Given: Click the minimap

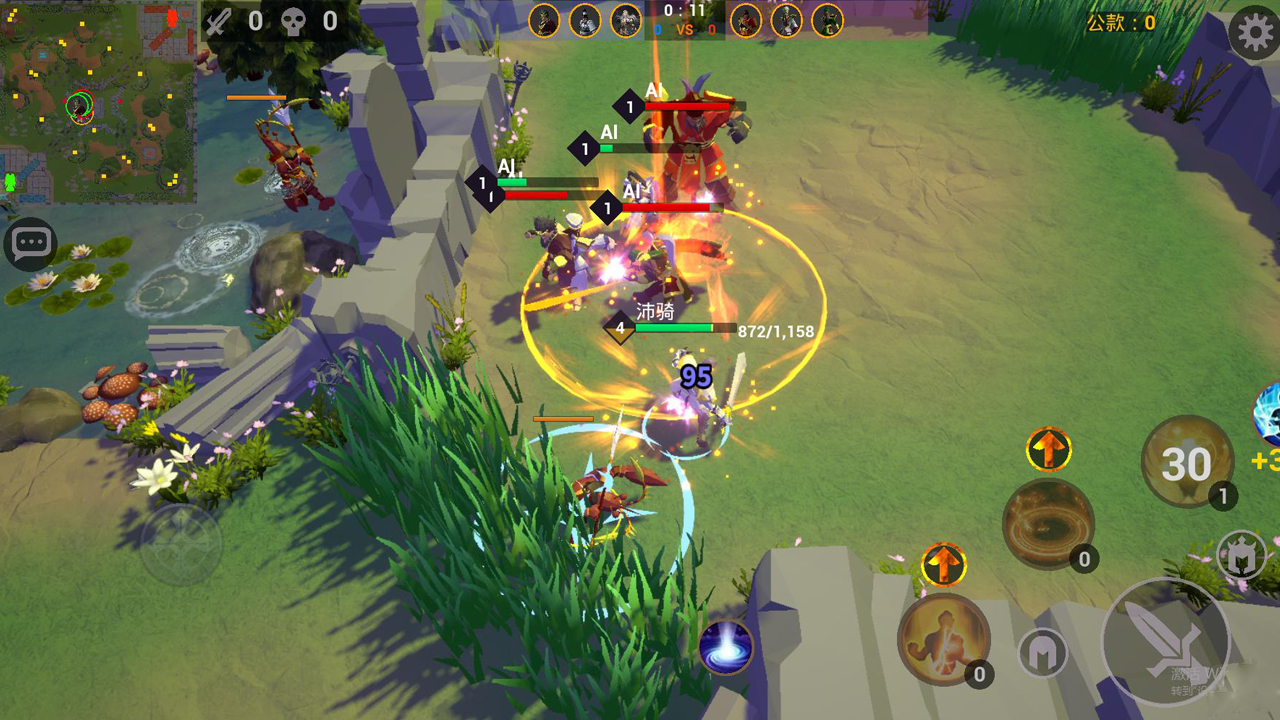Looking at the screenshot, I should click(x=98, y=102).
